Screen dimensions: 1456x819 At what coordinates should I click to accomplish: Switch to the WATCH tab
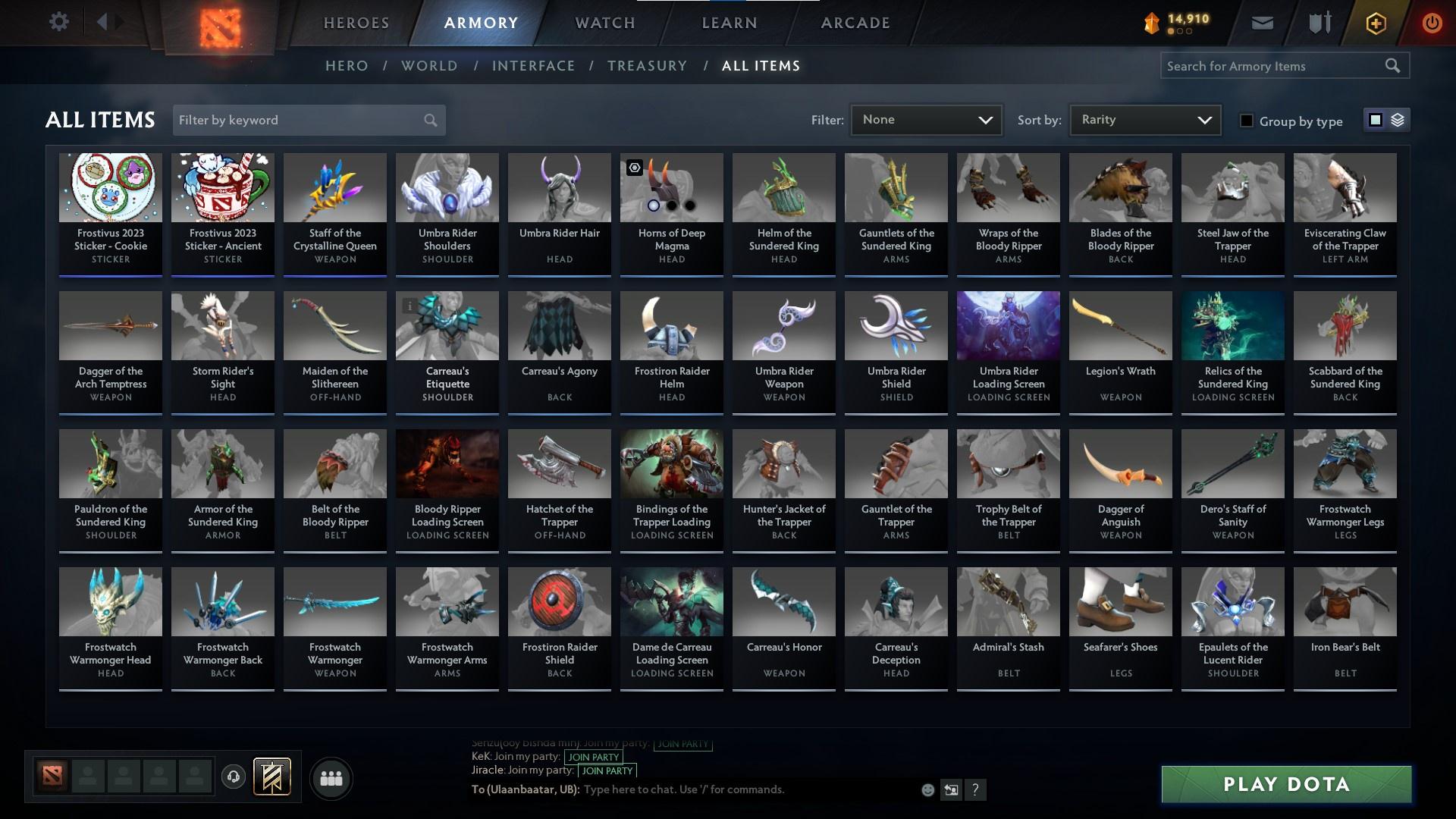pos(604,23)
